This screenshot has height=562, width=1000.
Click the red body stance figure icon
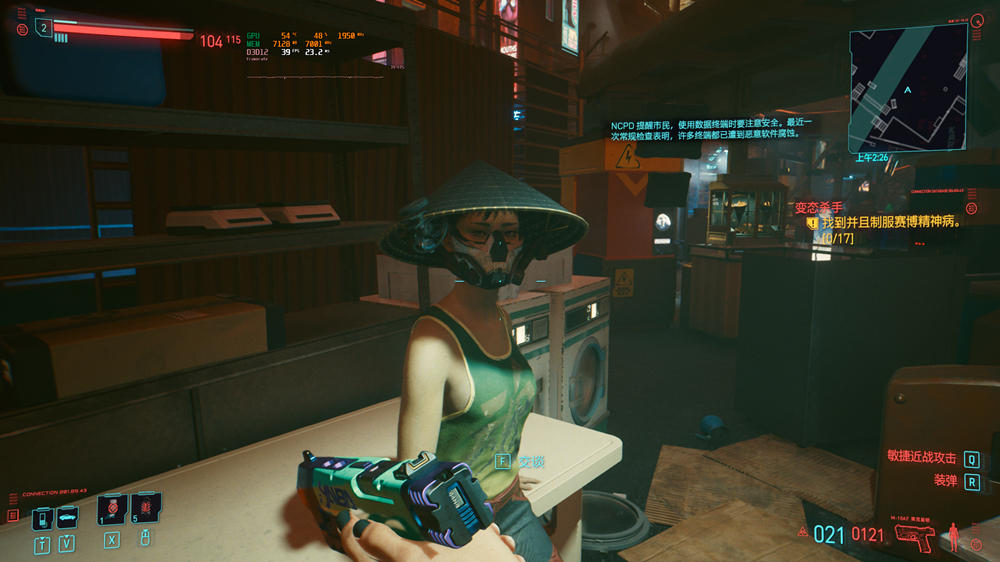(953, 535)
